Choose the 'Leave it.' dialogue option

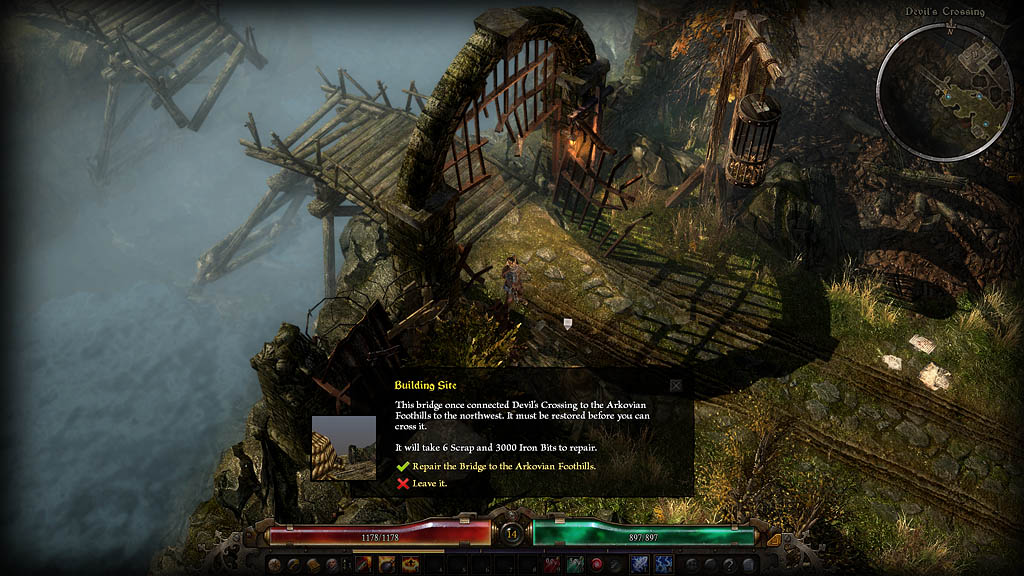(x=427, y=484)
